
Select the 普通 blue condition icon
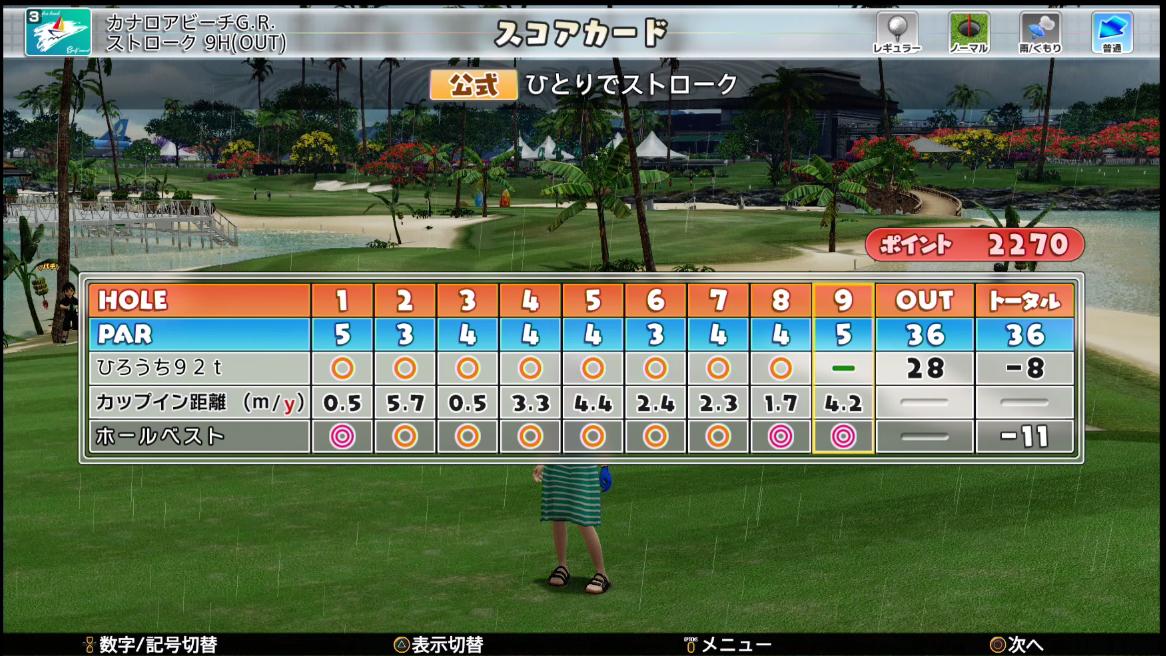(x=1111, y=30)
